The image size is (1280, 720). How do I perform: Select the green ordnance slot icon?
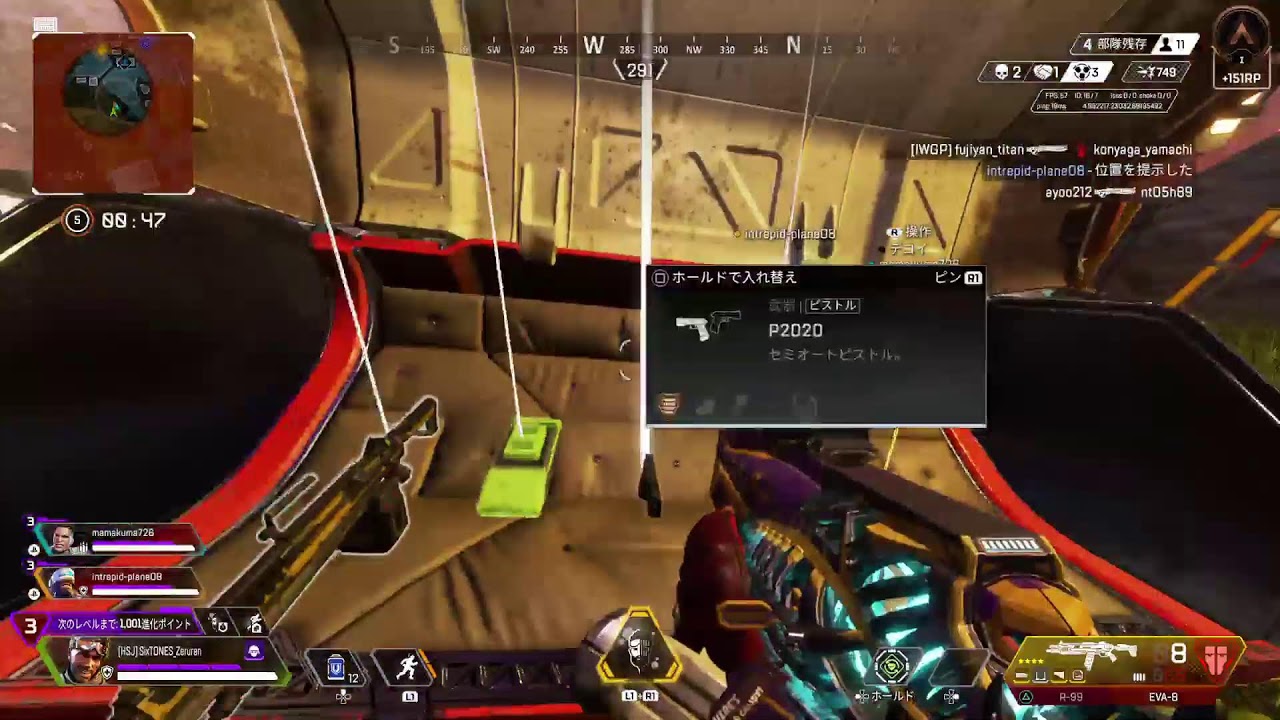click(x=892, y=665)
